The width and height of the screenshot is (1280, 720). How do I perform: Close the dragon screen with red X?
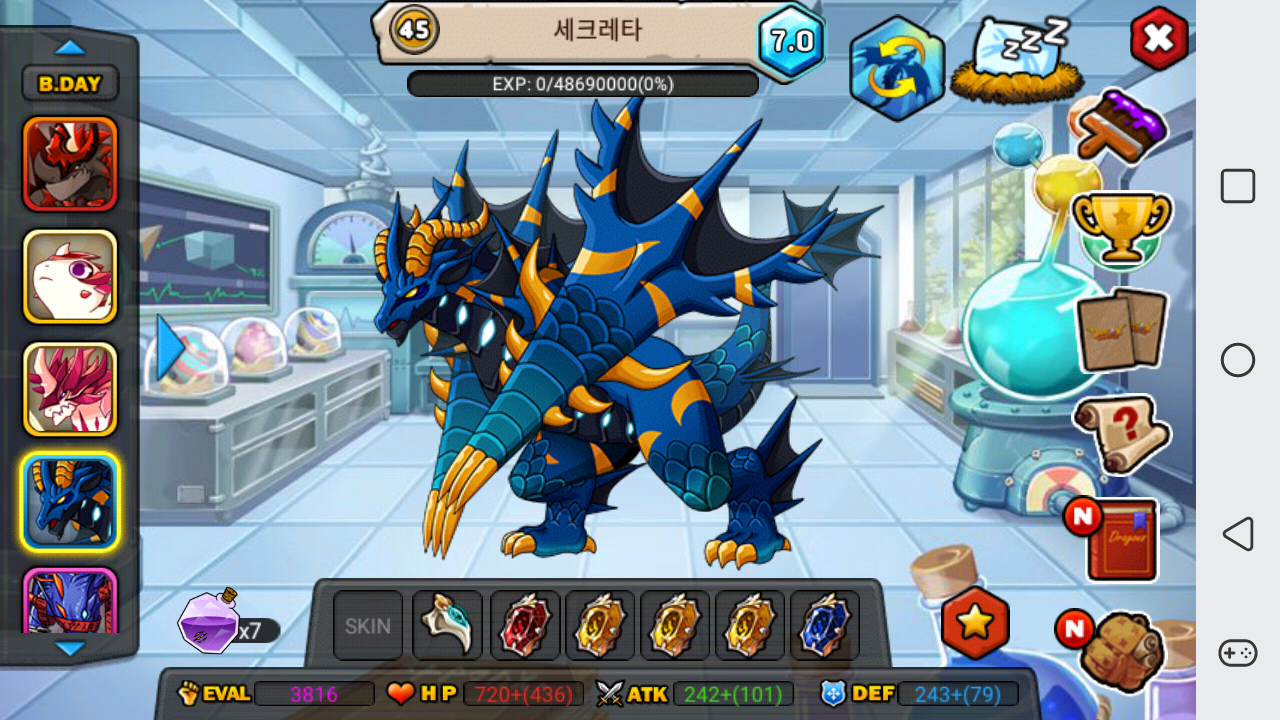coord(1158,39)
